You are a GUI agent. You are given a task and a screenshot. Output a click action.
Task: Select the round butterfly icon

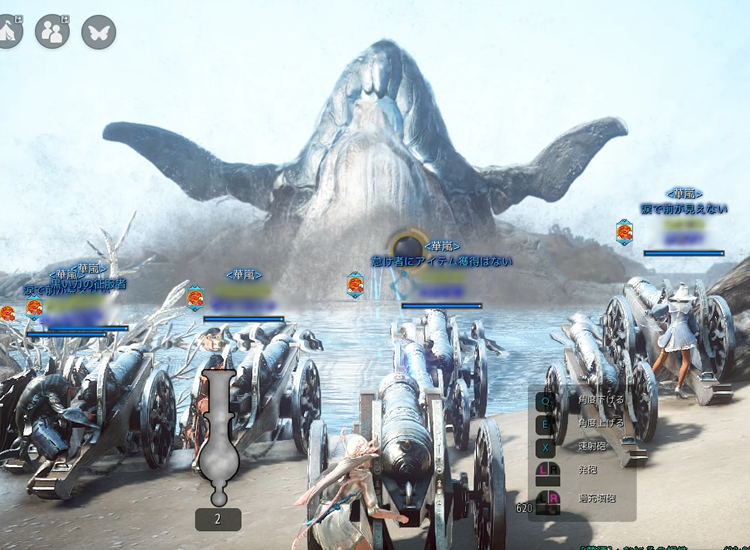click(x=98, y=32)
